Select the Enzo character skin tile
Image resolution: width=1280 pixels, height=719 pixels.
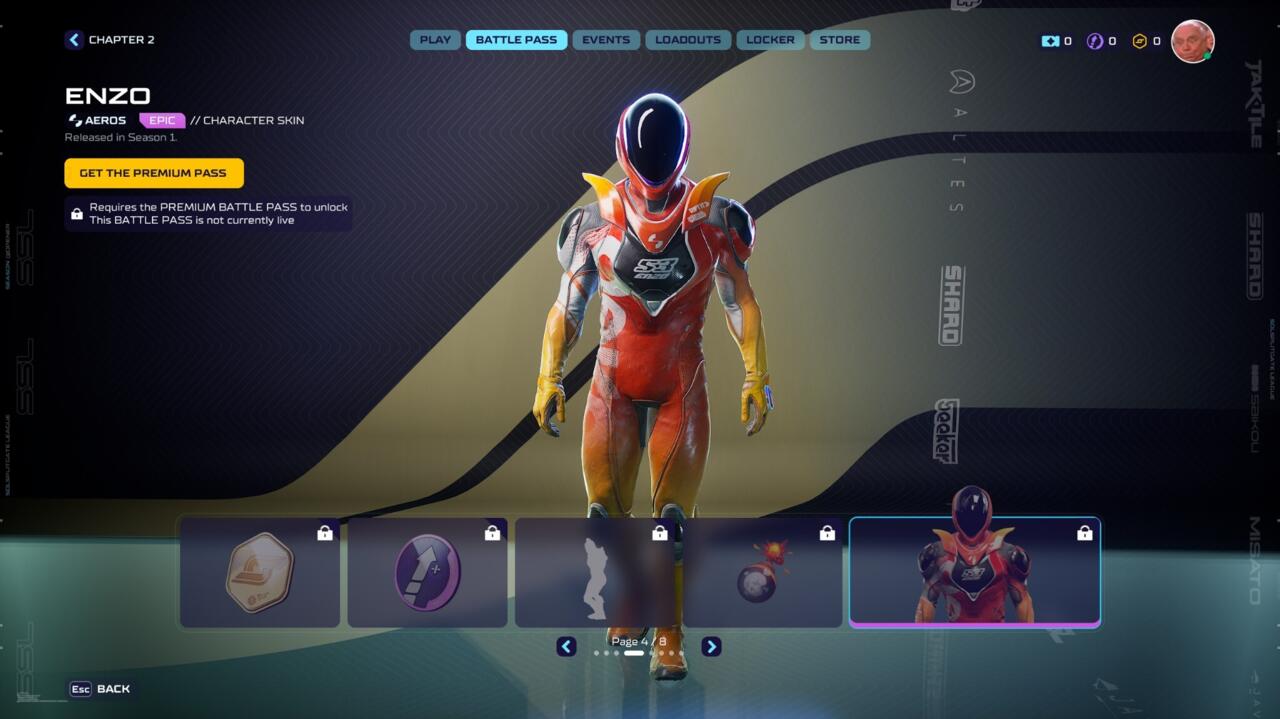(974, 573)
